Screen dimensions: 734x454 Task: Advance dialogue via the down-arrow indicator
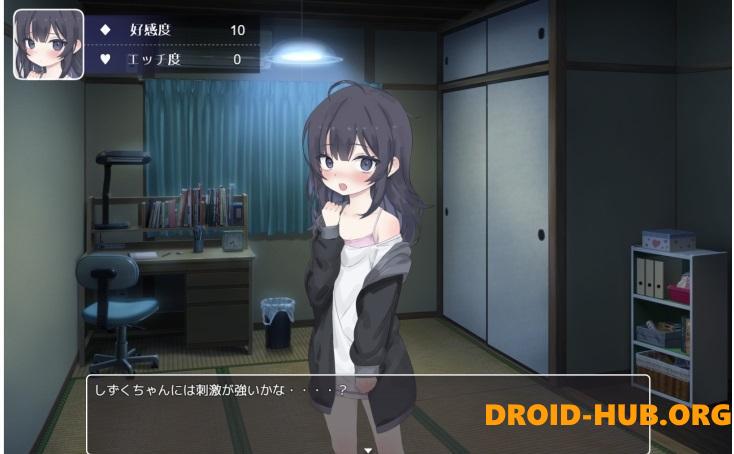[368, 449]
